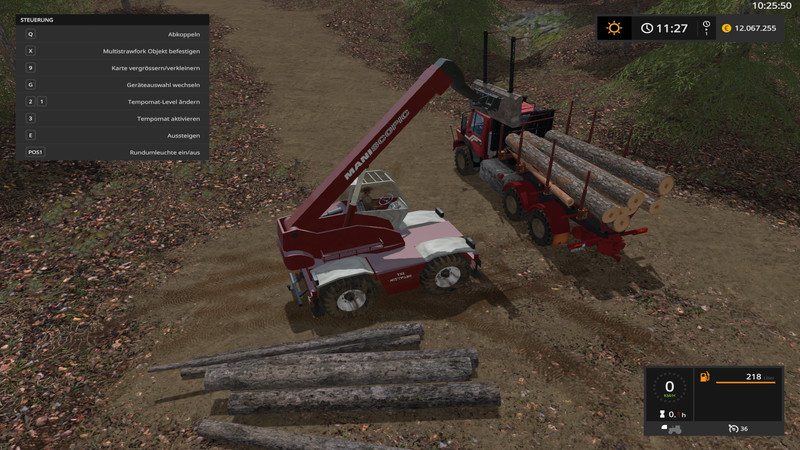Screen dimensions: 800x450
Task: Click the fuel pump icon
Action: 705,378
